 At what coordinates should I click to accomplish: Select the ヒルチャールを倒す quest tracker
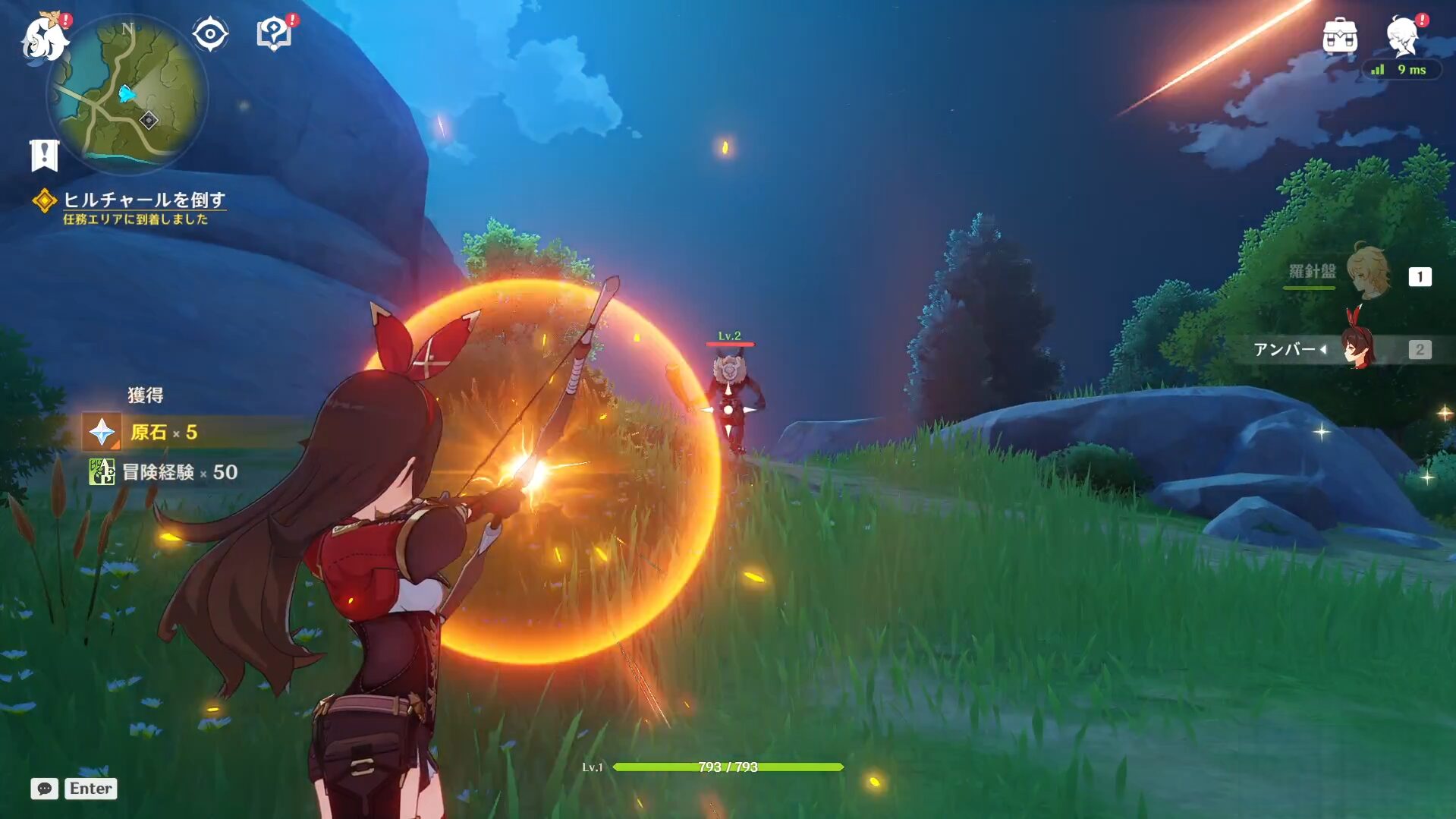(x=143, y=200)
